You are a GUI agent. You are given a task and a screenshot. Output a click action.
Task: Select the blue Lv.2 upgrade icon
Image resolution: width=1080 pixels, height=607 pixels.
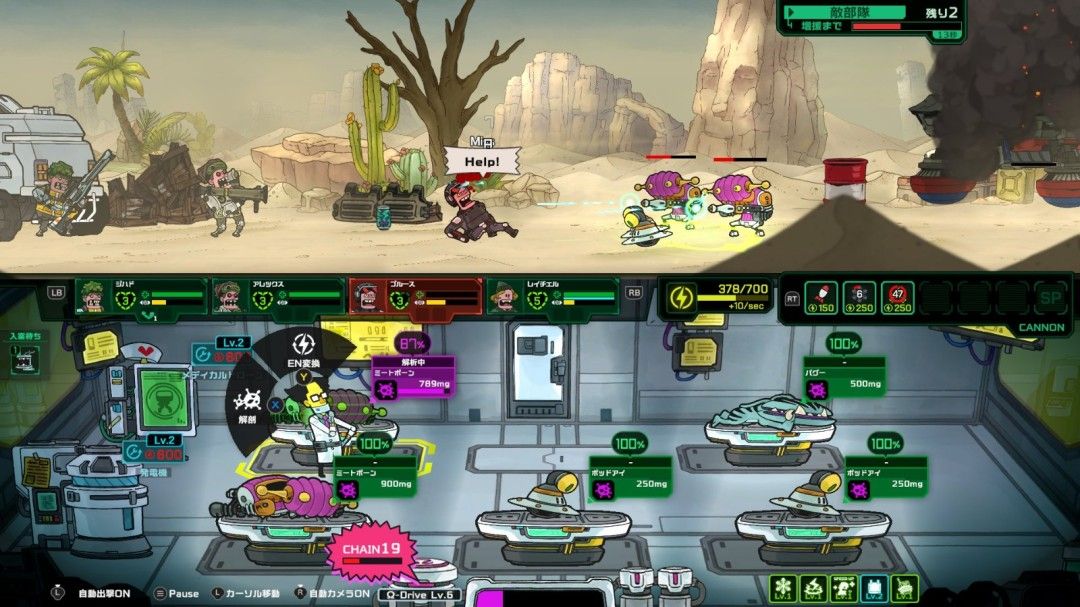click(874, 589)
